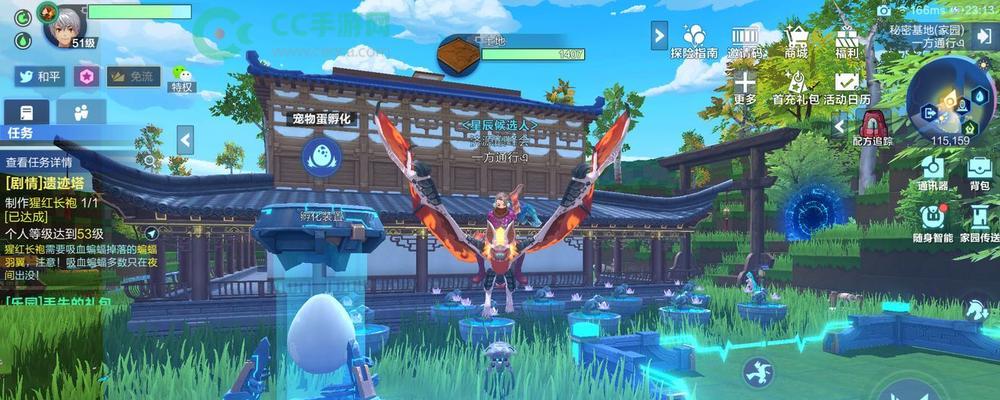
Task: Open the 福利 welfare rewards
Action: click(x=847, y=40)
